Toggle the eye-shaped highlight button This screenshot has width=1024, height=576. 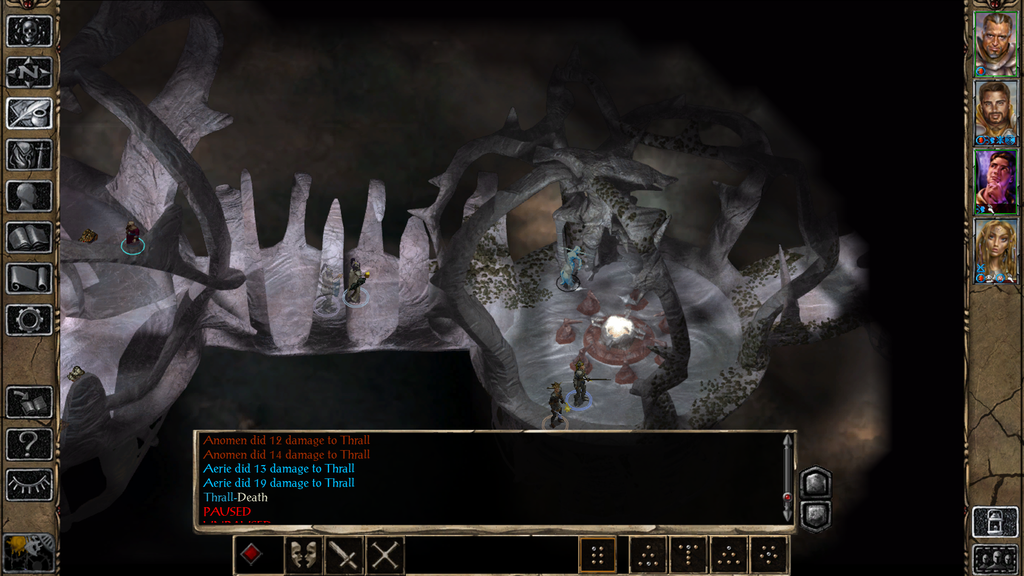pyautogui.click(x=29, y=484)
